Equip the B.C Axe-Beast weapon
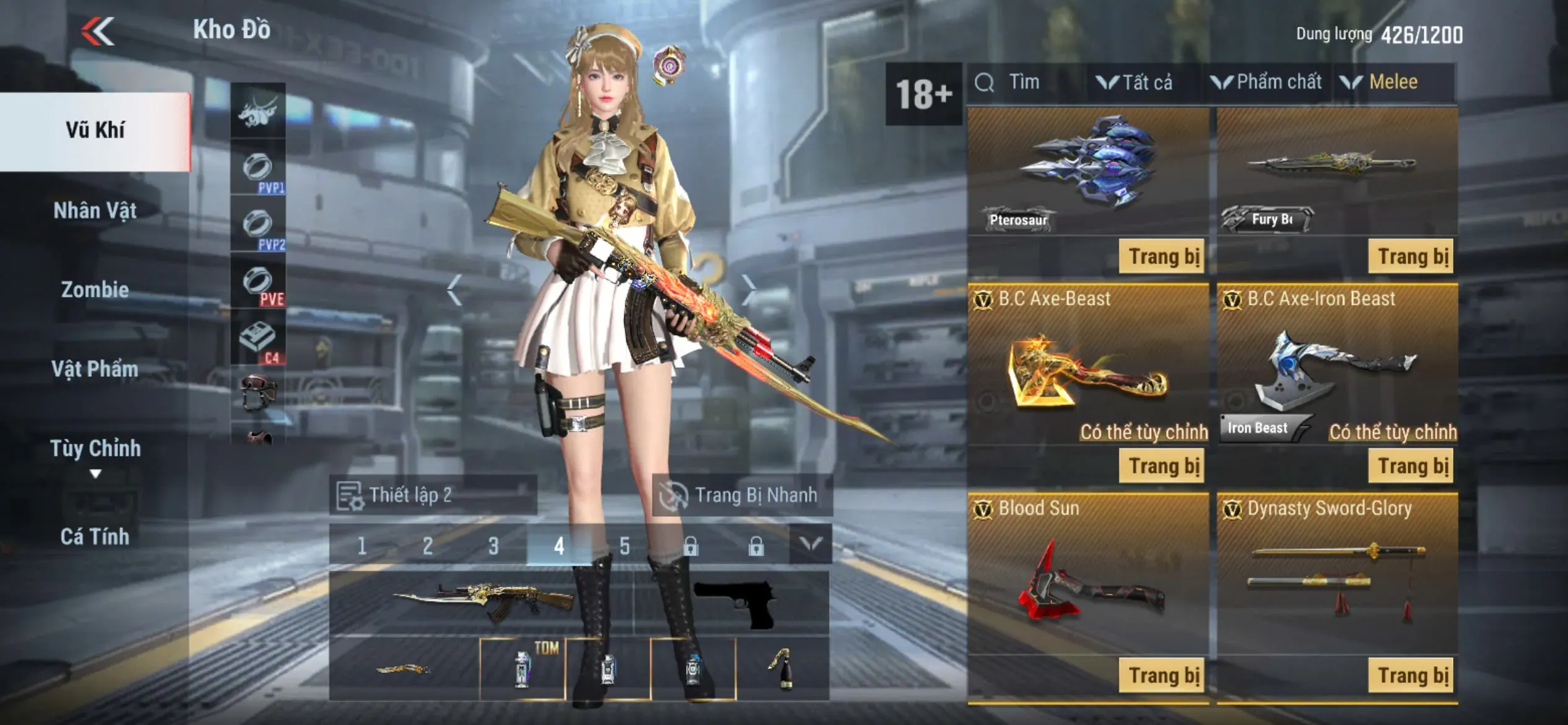The width and height of the screenshot is (1568, 725). (1162, 466)
